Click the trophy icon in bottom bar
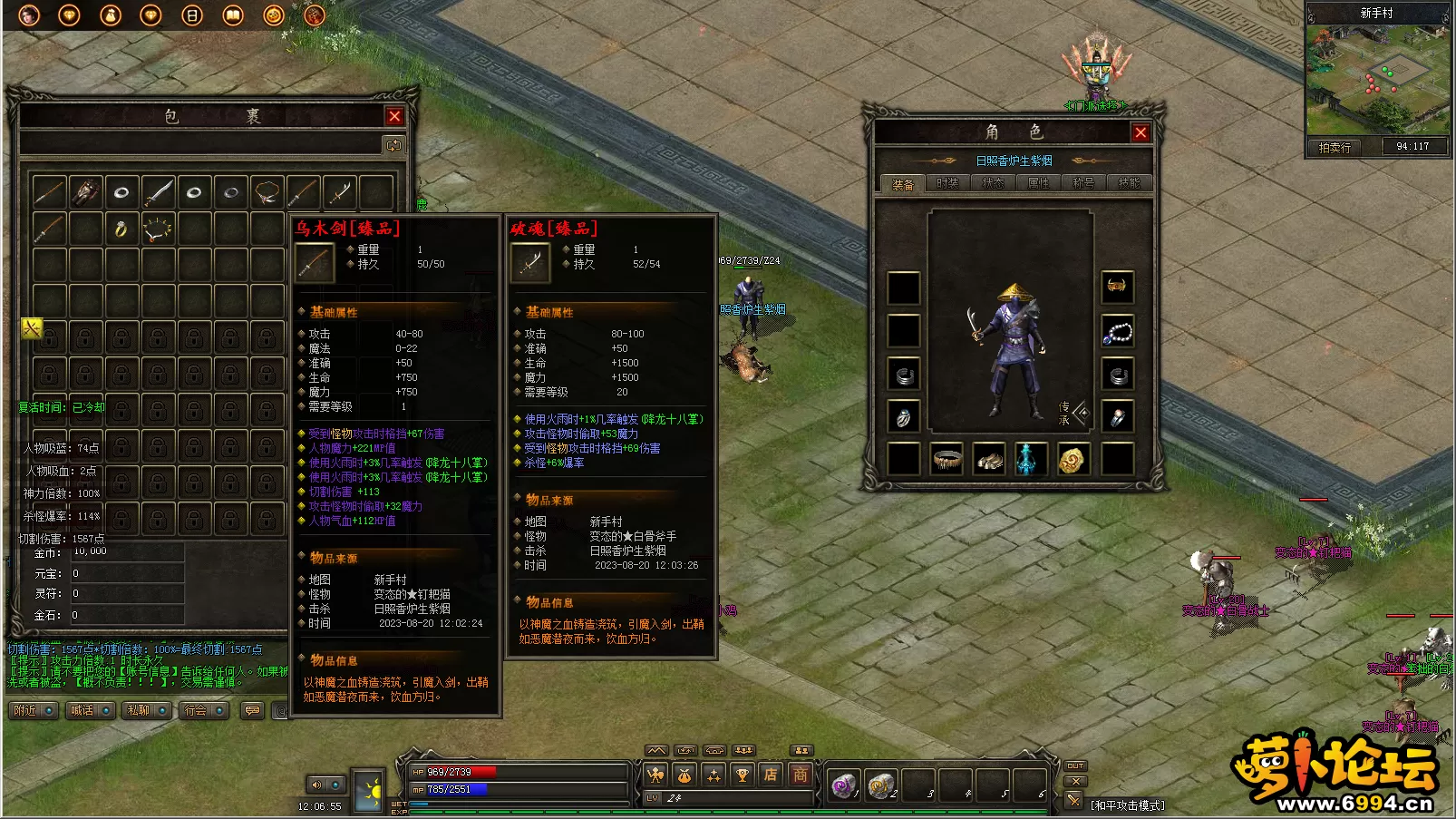The width and height of the screenshot is (1456, 819). tap(743, 775)
